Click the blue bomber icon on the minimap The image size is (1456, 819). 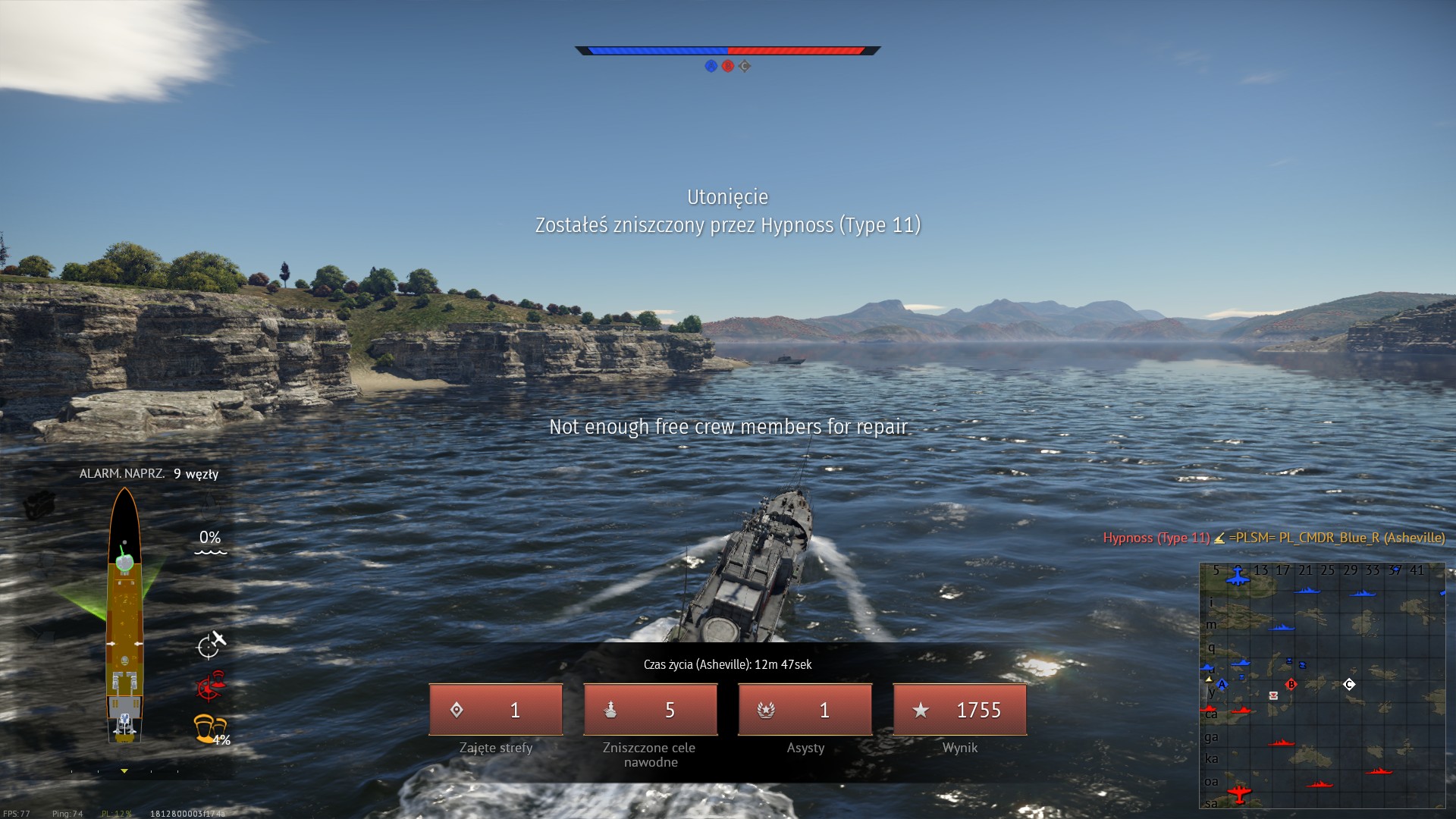coord(1238,576)
